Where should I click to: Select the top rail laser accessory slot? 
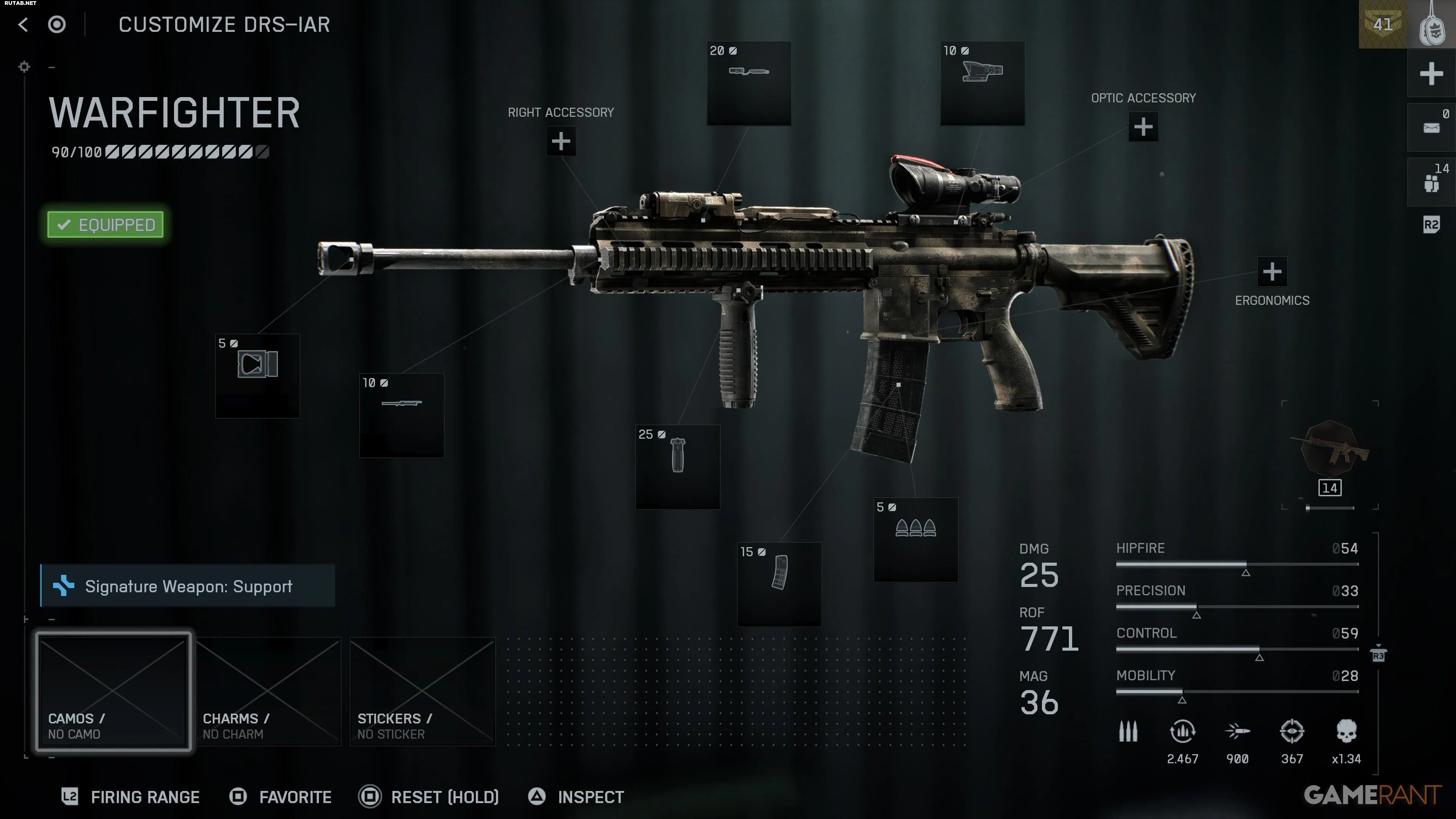[x=749, y=83]
